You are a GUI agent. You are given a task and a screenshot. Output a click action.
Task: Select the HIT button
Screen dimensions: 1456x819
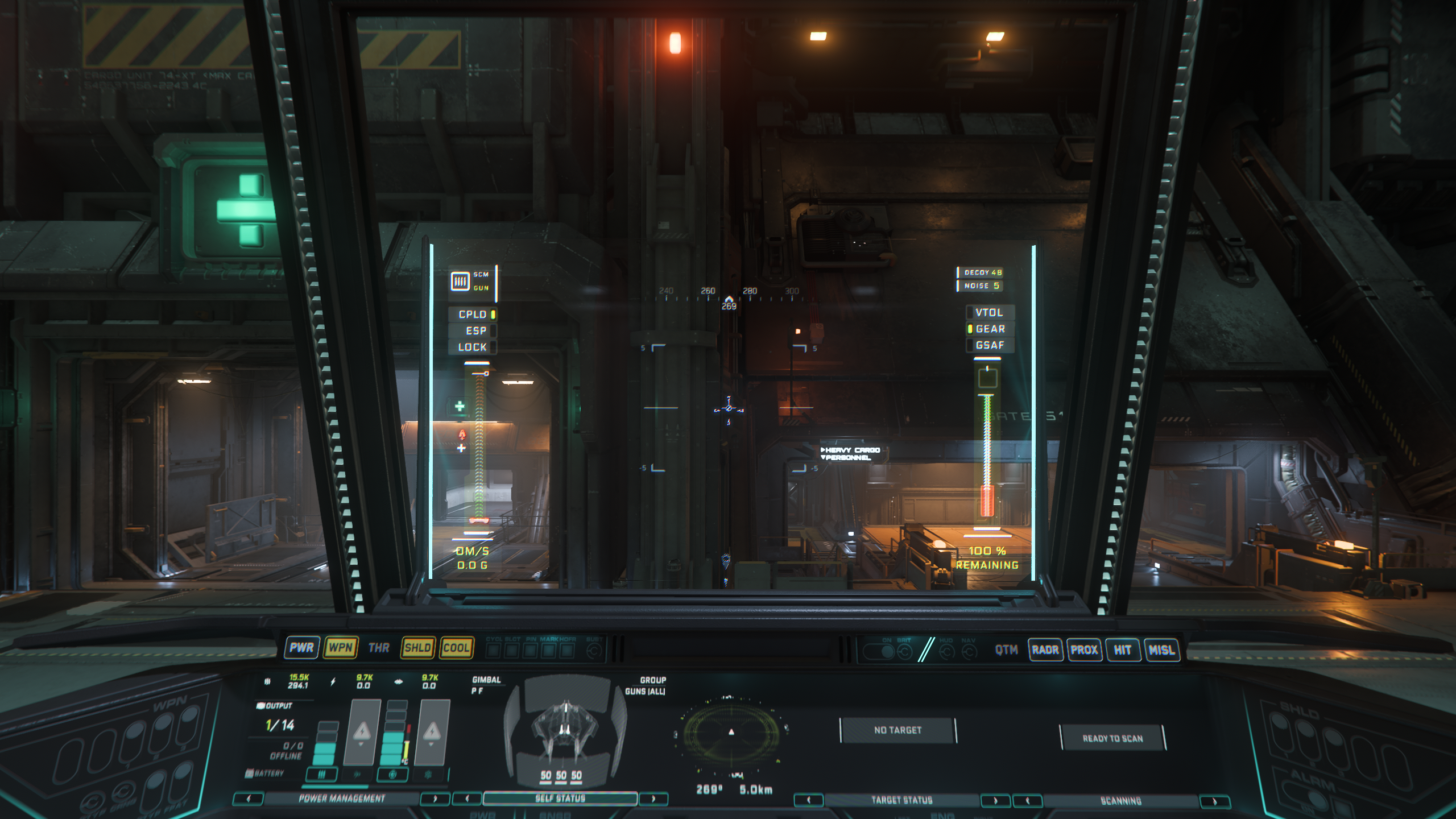(x=1122, y=650)
